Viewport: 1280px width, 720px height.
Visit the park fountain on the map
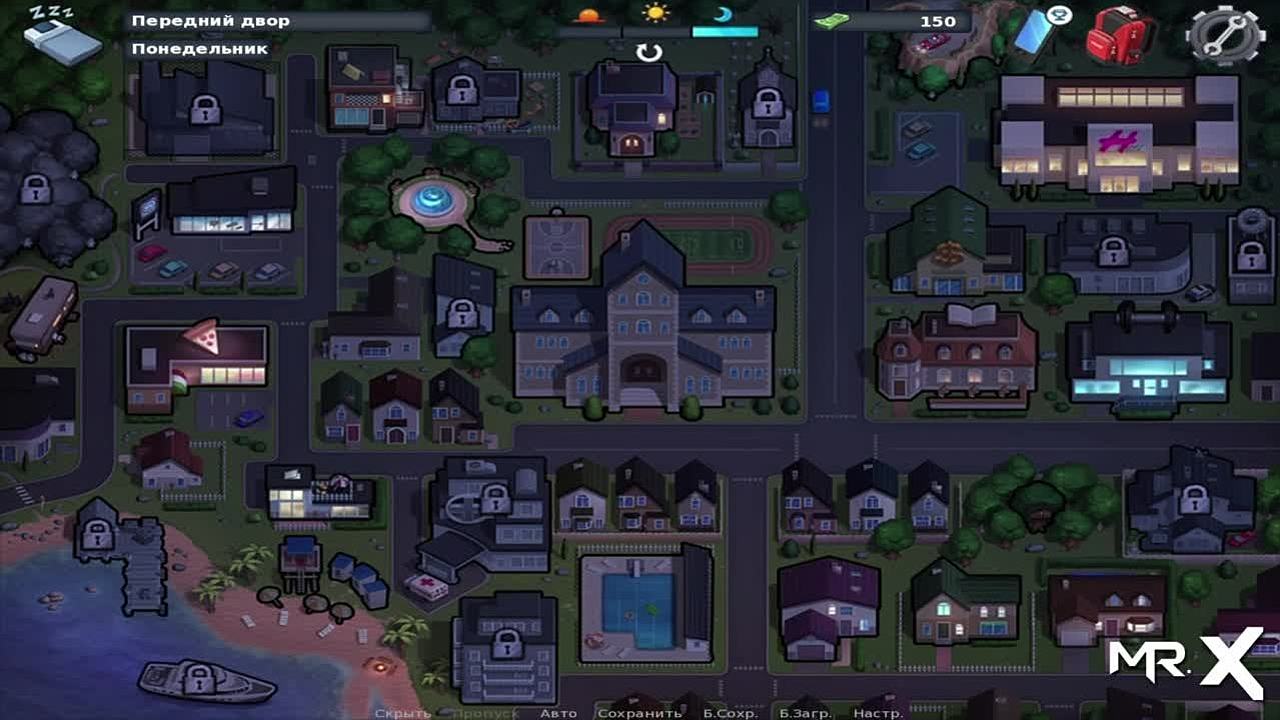pyautogui.click(x=433, y=198)
